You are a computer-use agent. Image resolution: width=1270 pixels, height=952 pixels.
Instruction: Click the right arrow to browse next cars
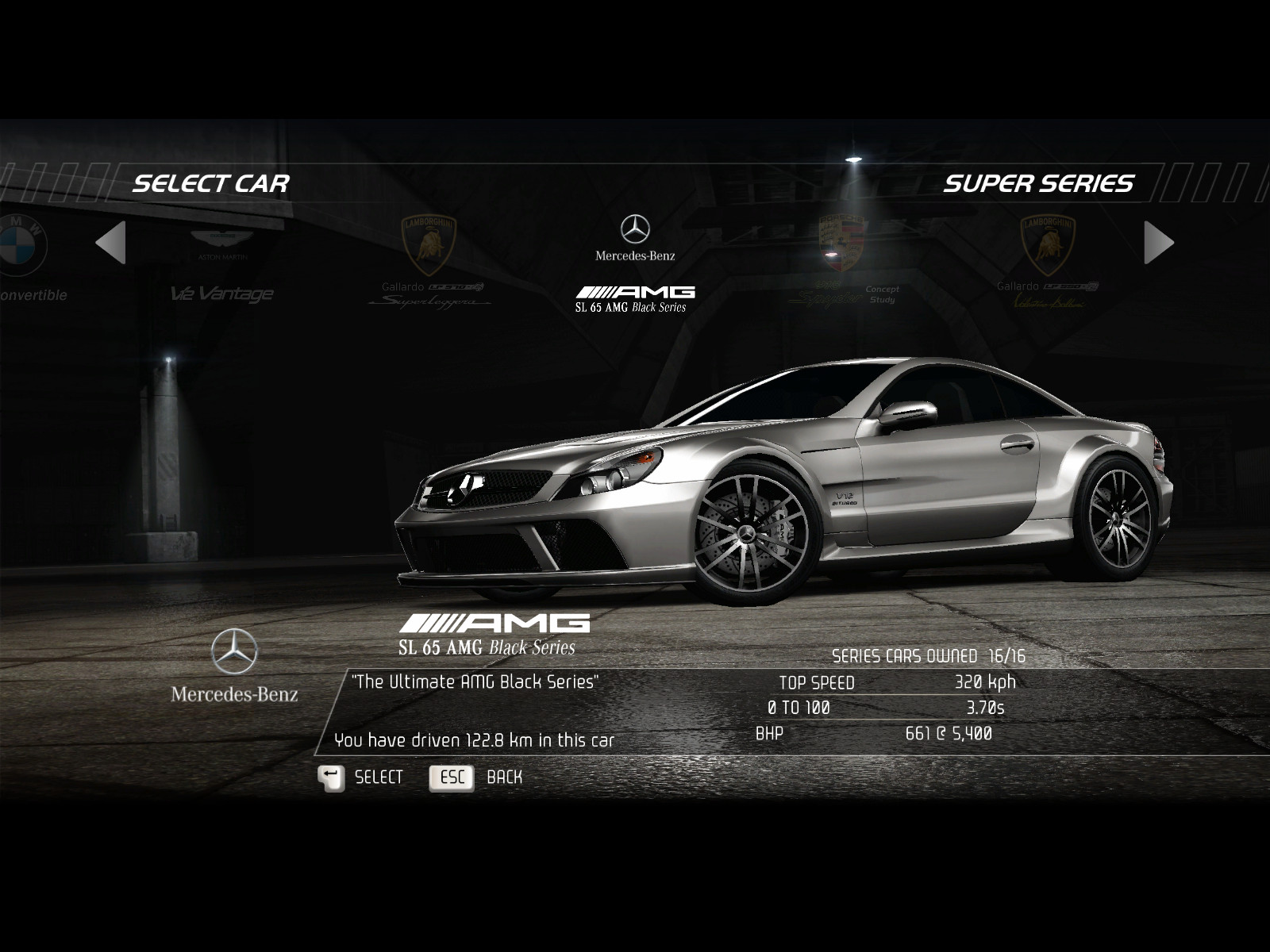coord(1158,242)
